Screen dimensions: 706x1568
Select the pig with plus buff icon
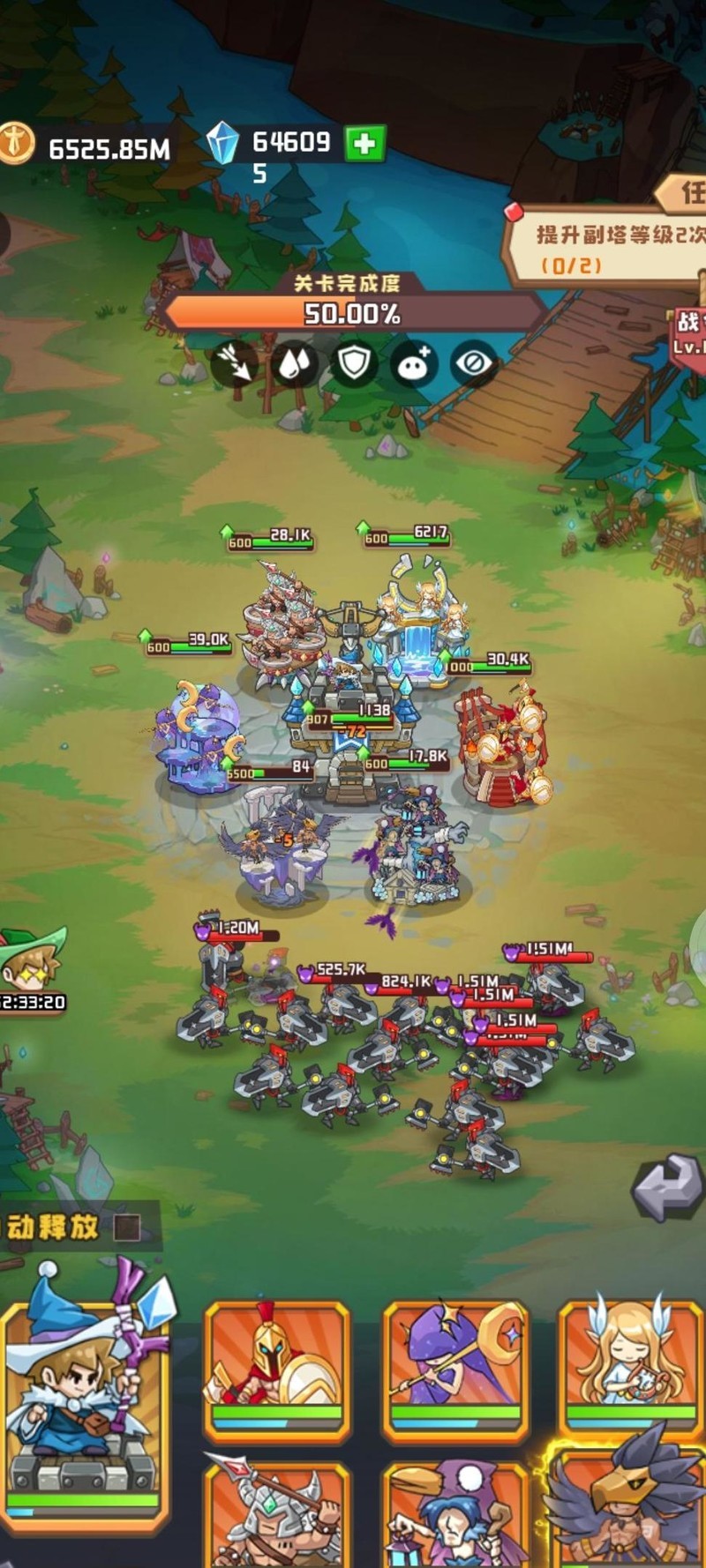414,362
